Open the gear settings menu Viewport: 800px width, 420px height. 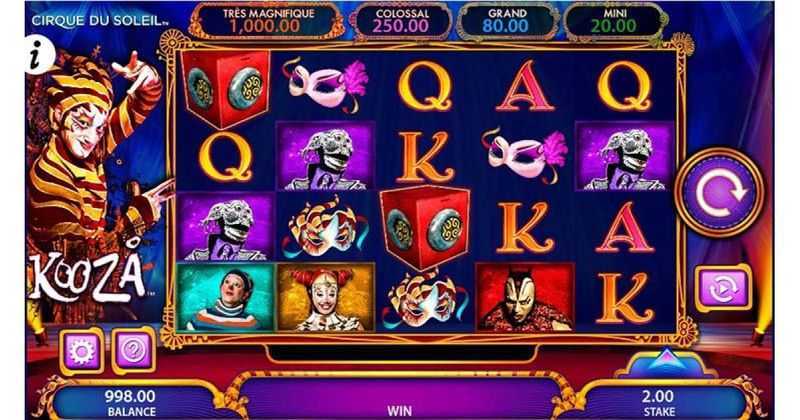point(82,351)
